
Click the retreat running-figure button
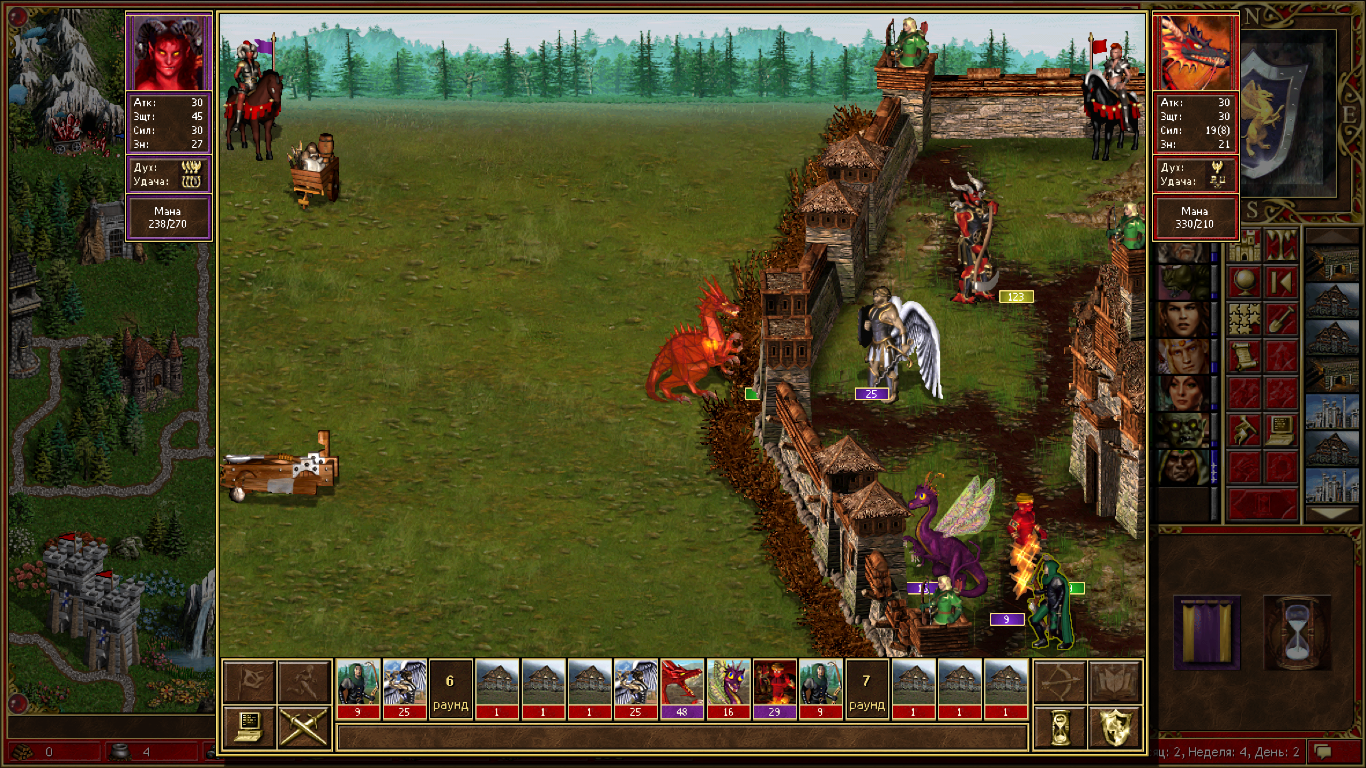(x=304, y=682)
